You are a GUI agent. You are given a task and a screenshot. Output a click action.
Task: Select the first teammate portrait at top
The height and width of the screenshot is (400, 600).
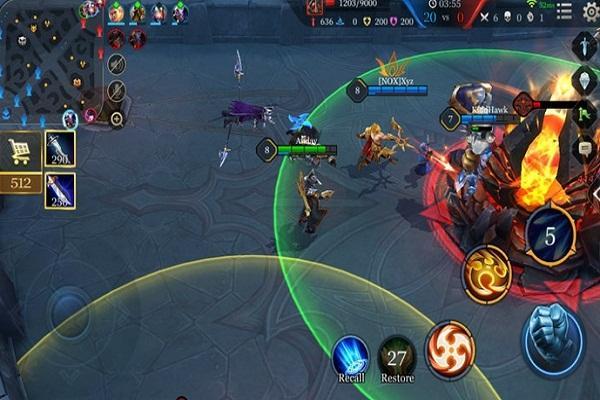(x=116, y=12)
